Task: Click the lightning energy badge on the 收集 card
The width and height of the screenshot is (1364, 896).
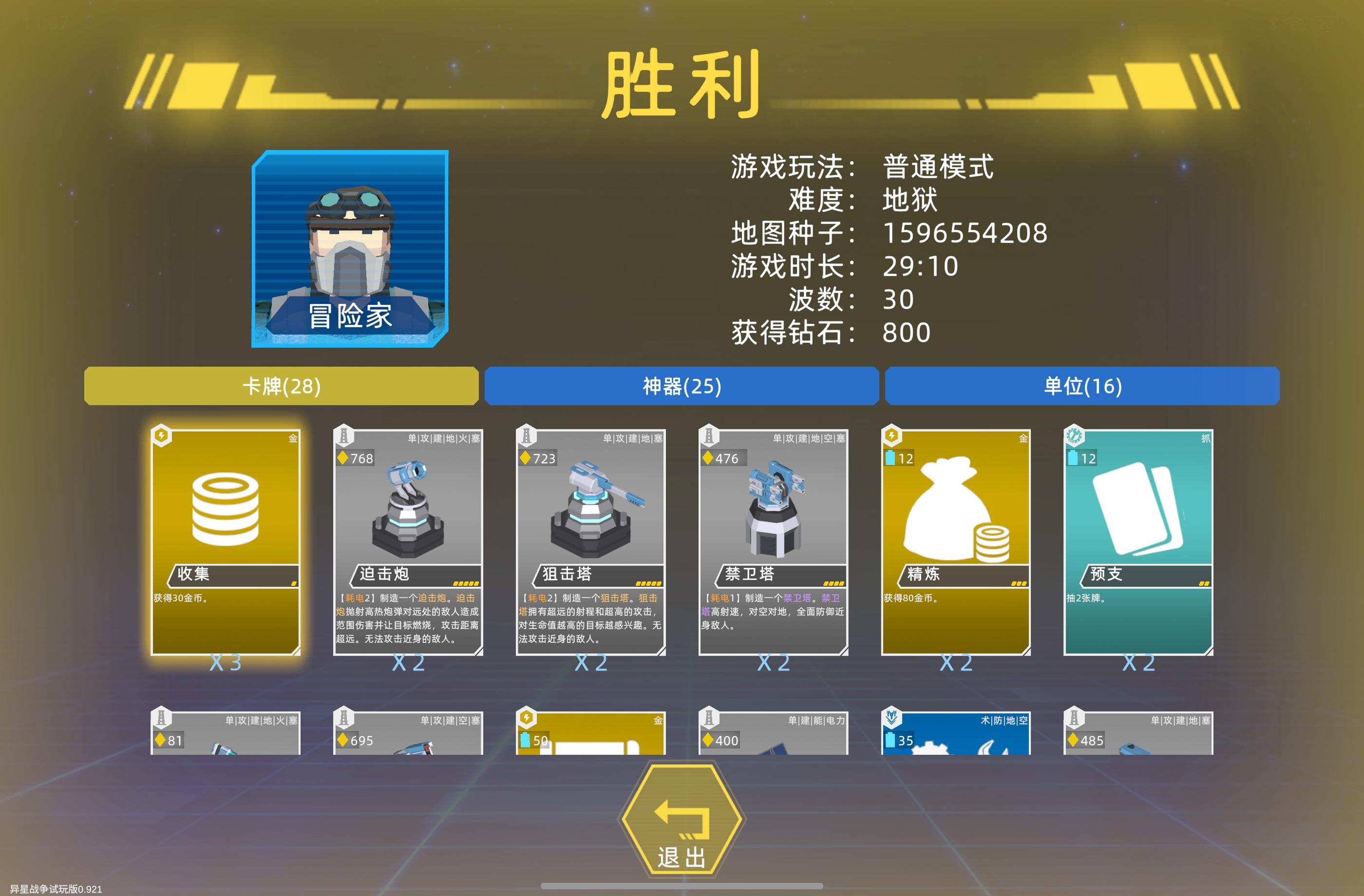Action: pyautogui.click(x=162, y=436)
